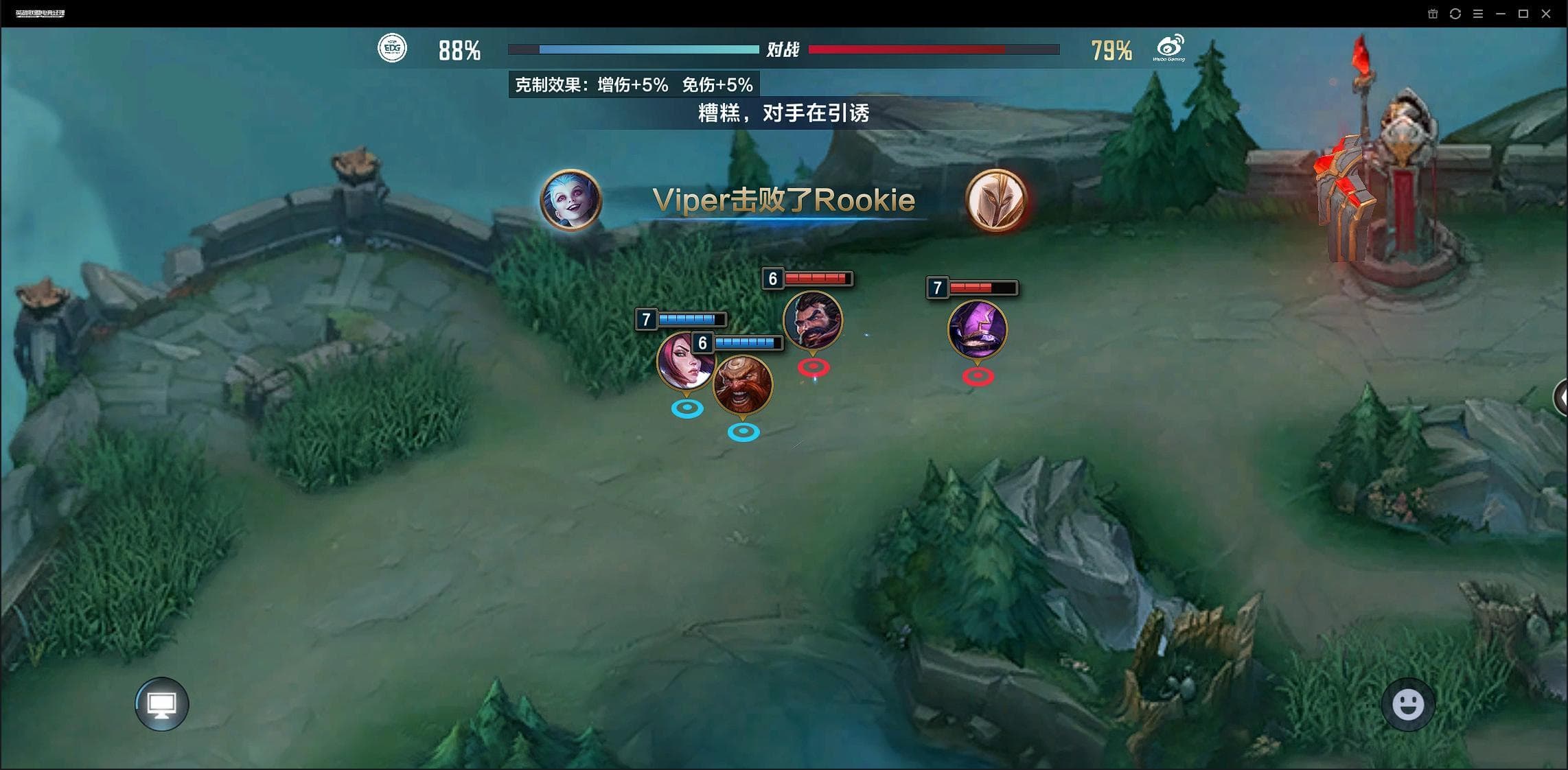Open the emoji panel at bottom right
1568x770 pixels.
coord(1409,704)
